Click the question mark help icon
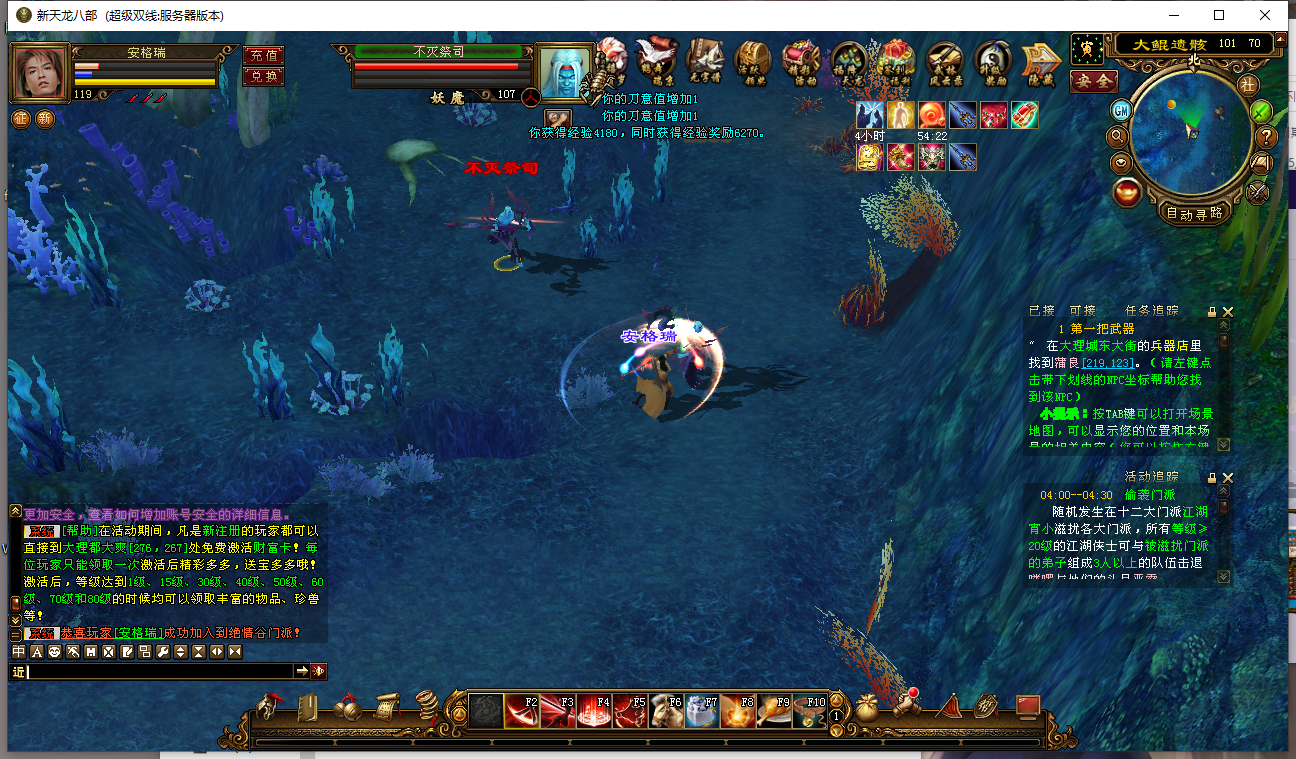Image resolution: width=1296 pixels, height=759 pixels. coord(1266,137)
